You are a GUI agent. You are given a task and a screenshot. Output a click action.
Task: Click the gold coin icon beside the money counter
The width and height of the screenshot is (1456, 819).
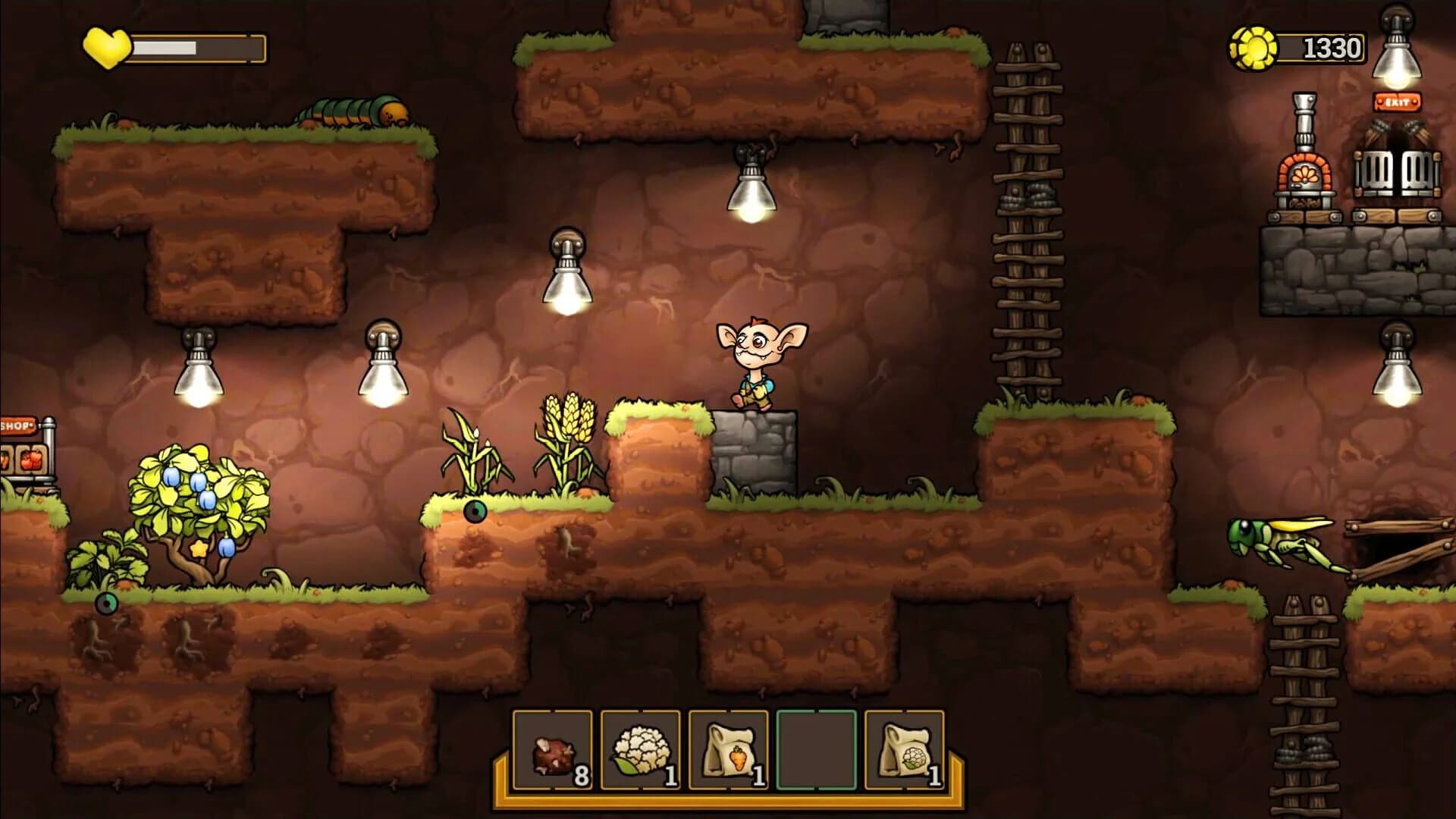(1255, 45)
